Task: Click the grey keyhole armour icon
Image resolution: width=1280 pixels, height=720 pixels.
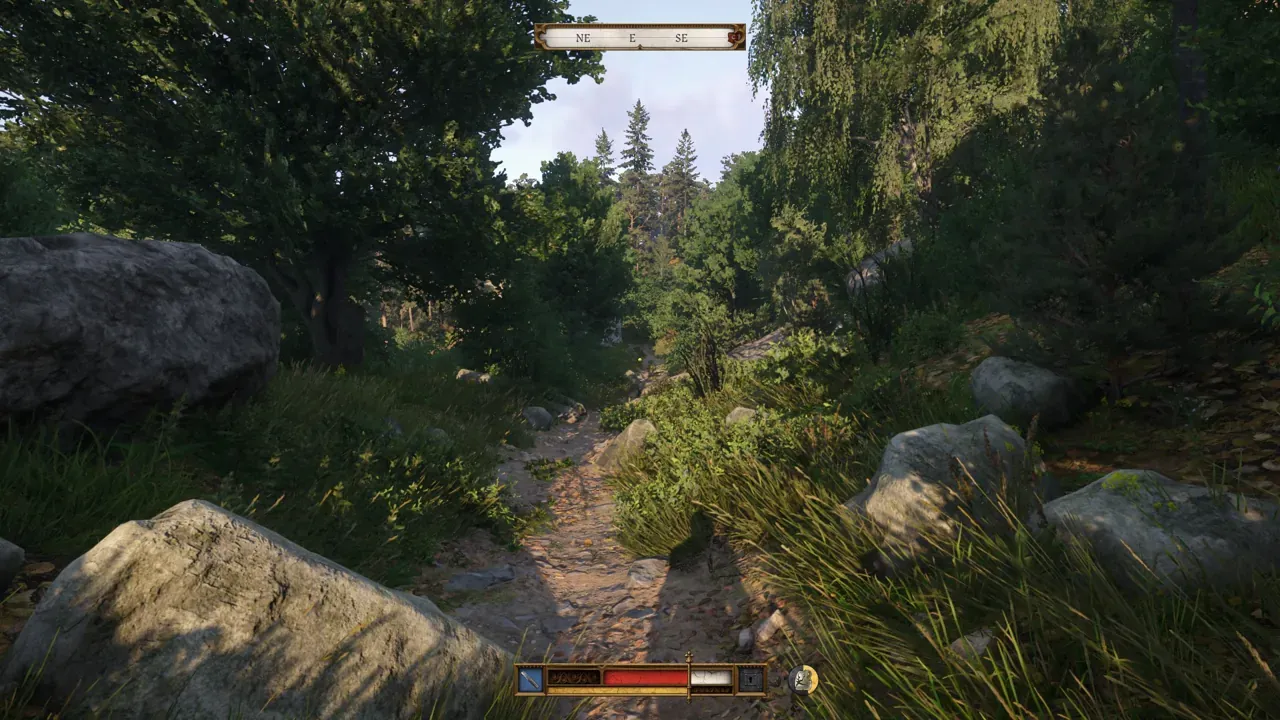Action: point(750,679)
